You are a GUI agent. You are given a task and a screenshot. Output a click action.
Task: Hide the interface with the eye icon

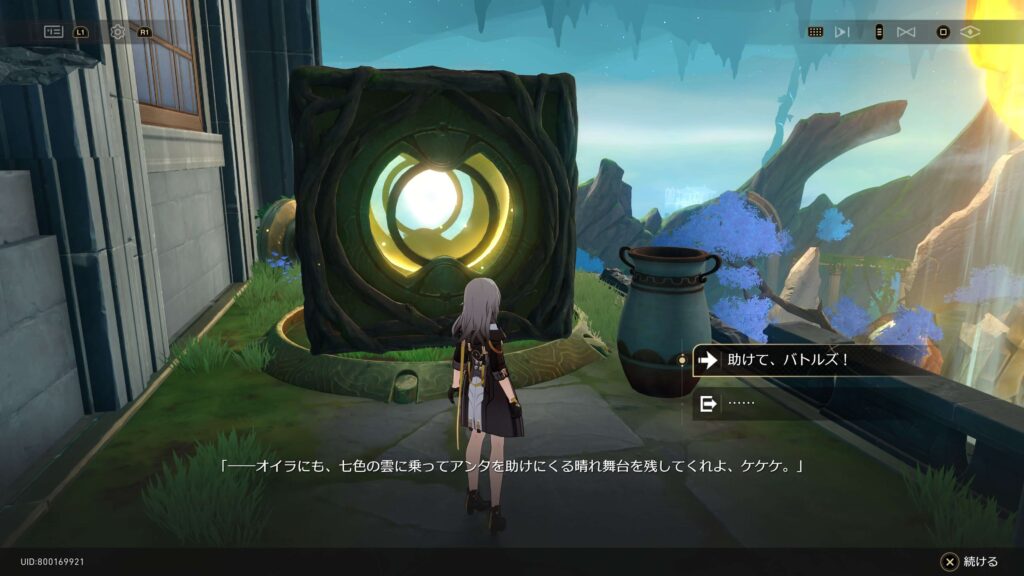tap(970, 31)
